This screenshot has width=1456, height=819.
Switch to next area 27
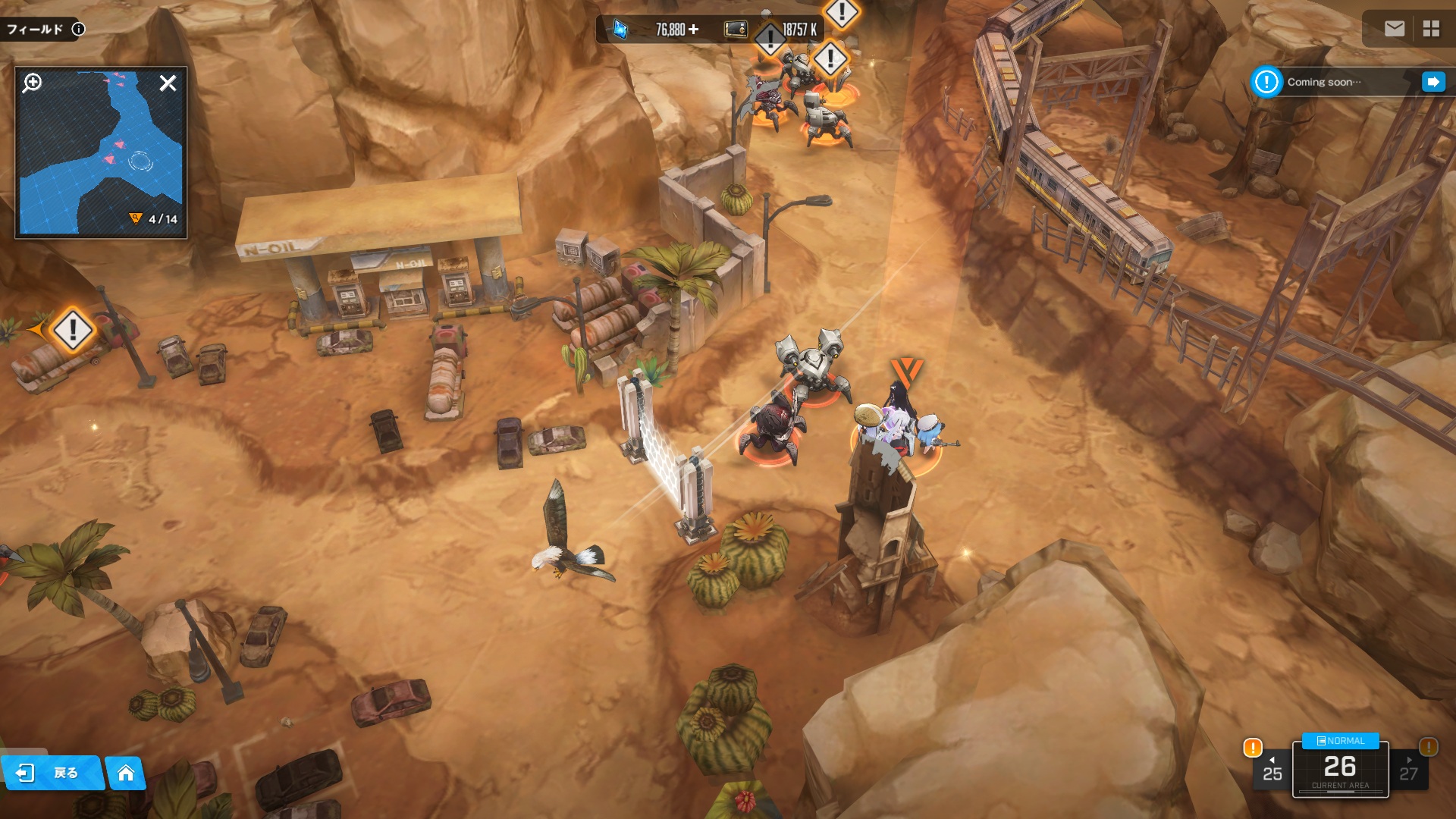[x=1408, y=770]
